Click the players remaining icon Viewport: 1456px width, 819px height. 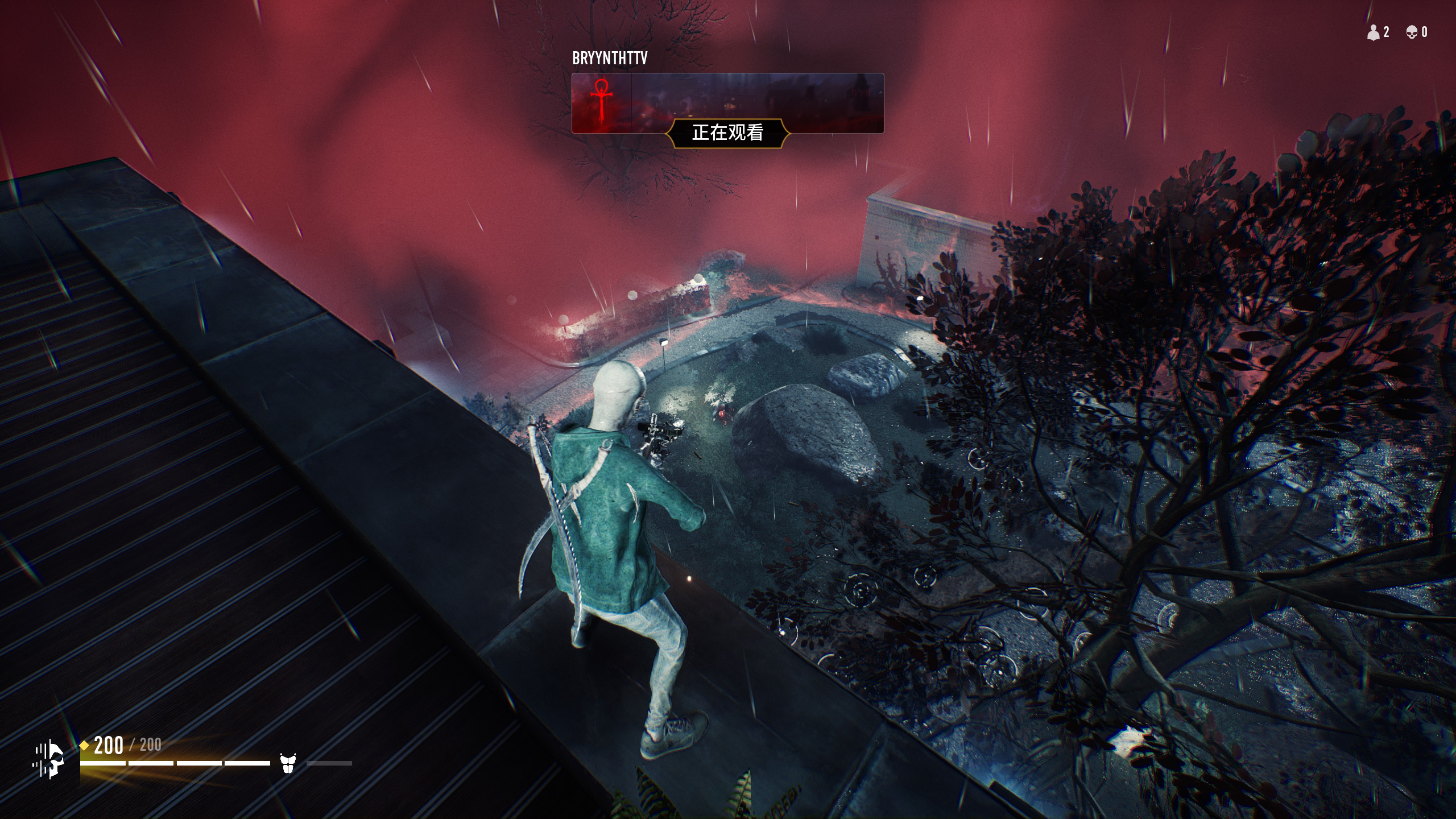pos(1374,33)
